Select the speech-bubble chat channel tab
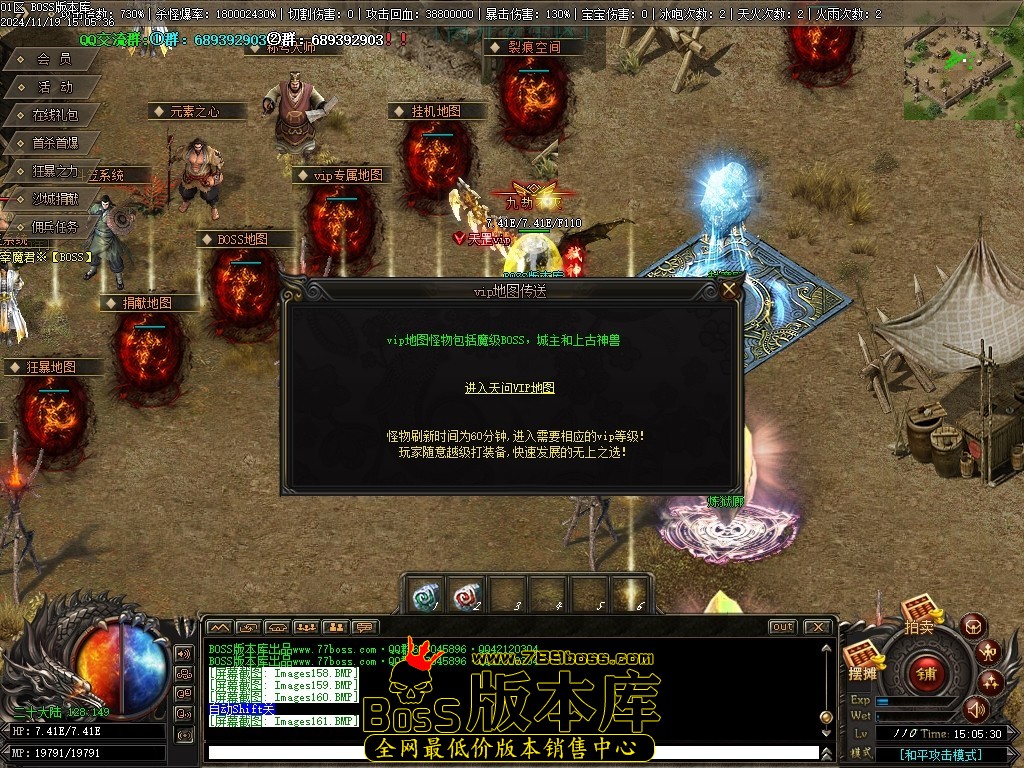 [x=365, y=627]
